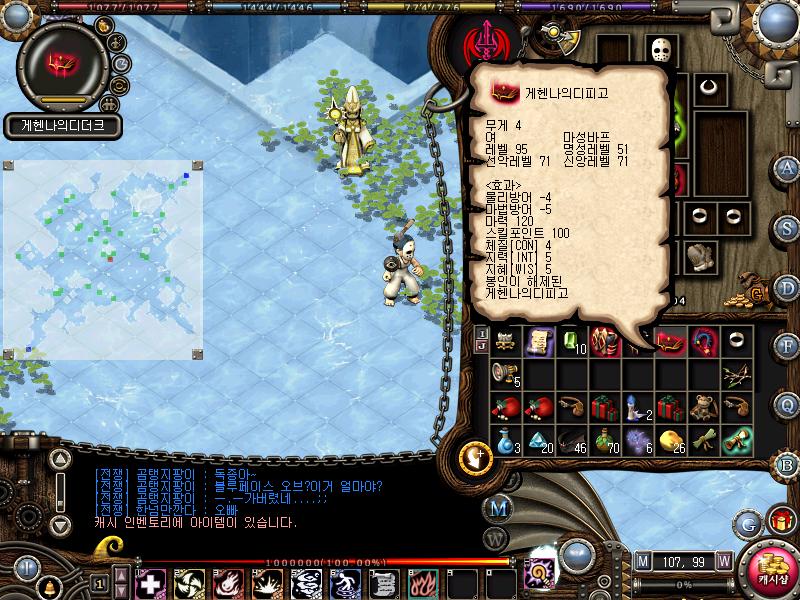Image resolution: width=800 pixels, height=600 pixels.
Task: Click the round A side menu button
Action: tap(787, 167)
